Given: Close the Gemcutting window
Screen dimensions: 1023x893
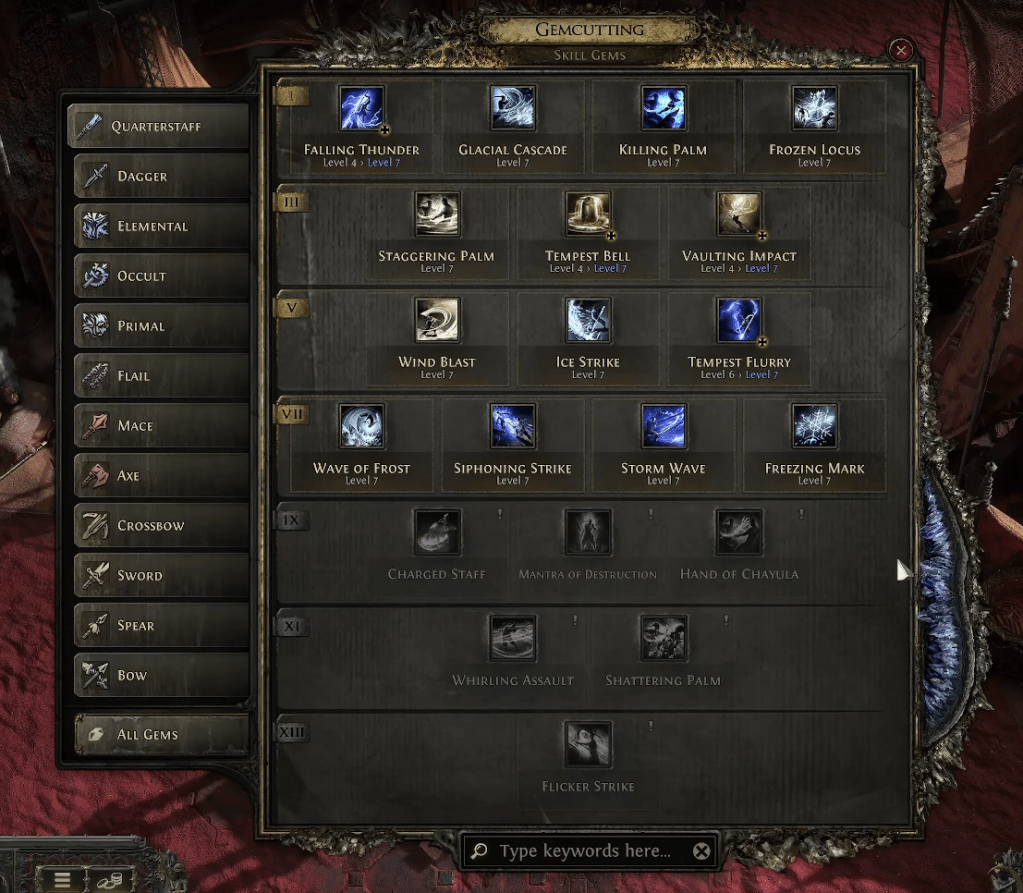Looking at the screenshot, I should 901,50.
